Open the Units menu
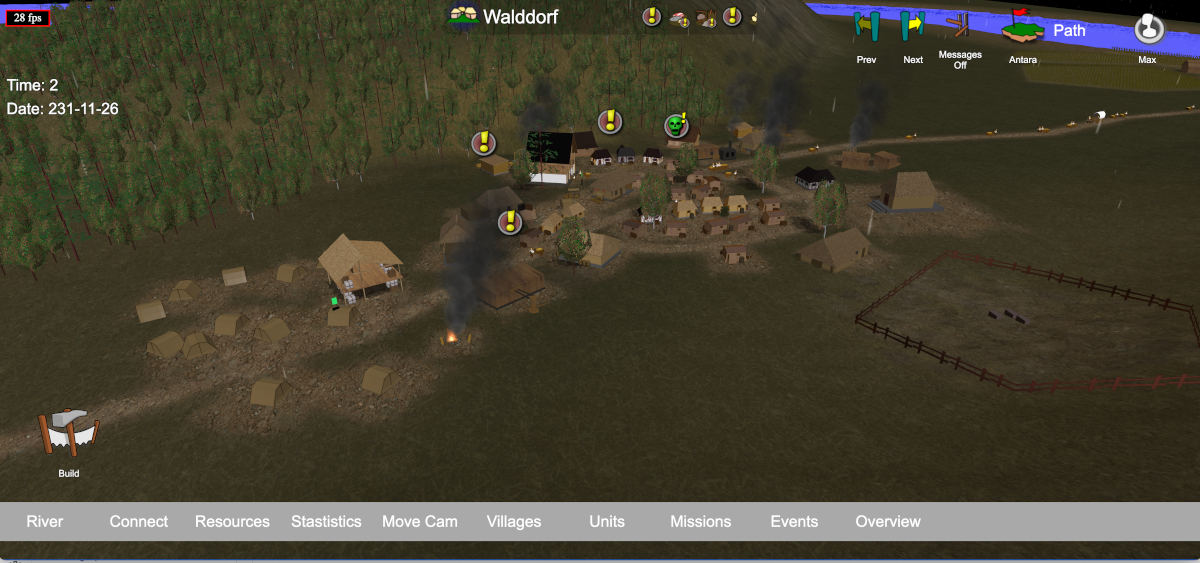The height and width of the screenshot is (563, 1200). click(x=607, y=521)
